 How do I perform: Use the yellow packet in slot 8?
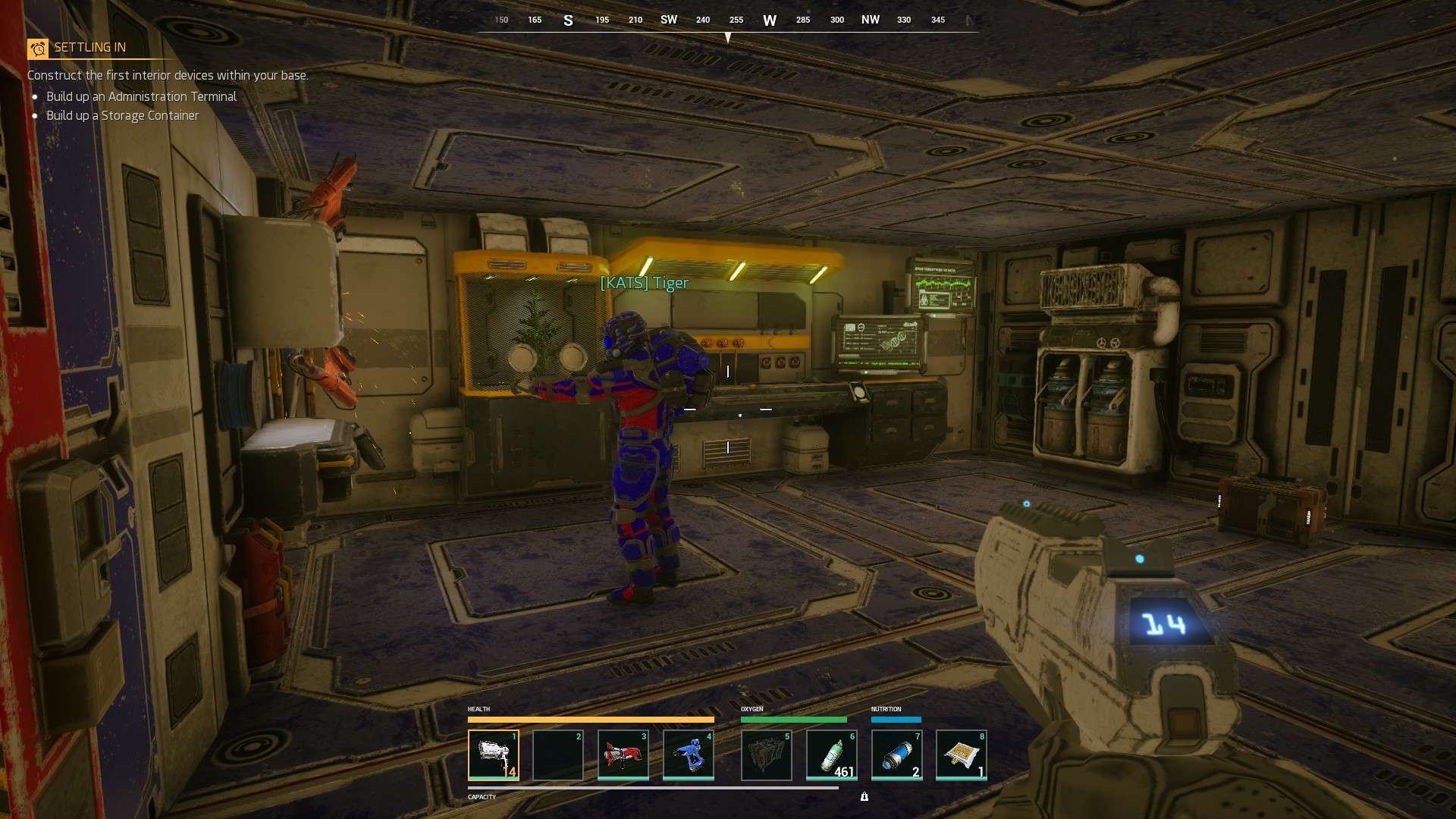point(961,755)
